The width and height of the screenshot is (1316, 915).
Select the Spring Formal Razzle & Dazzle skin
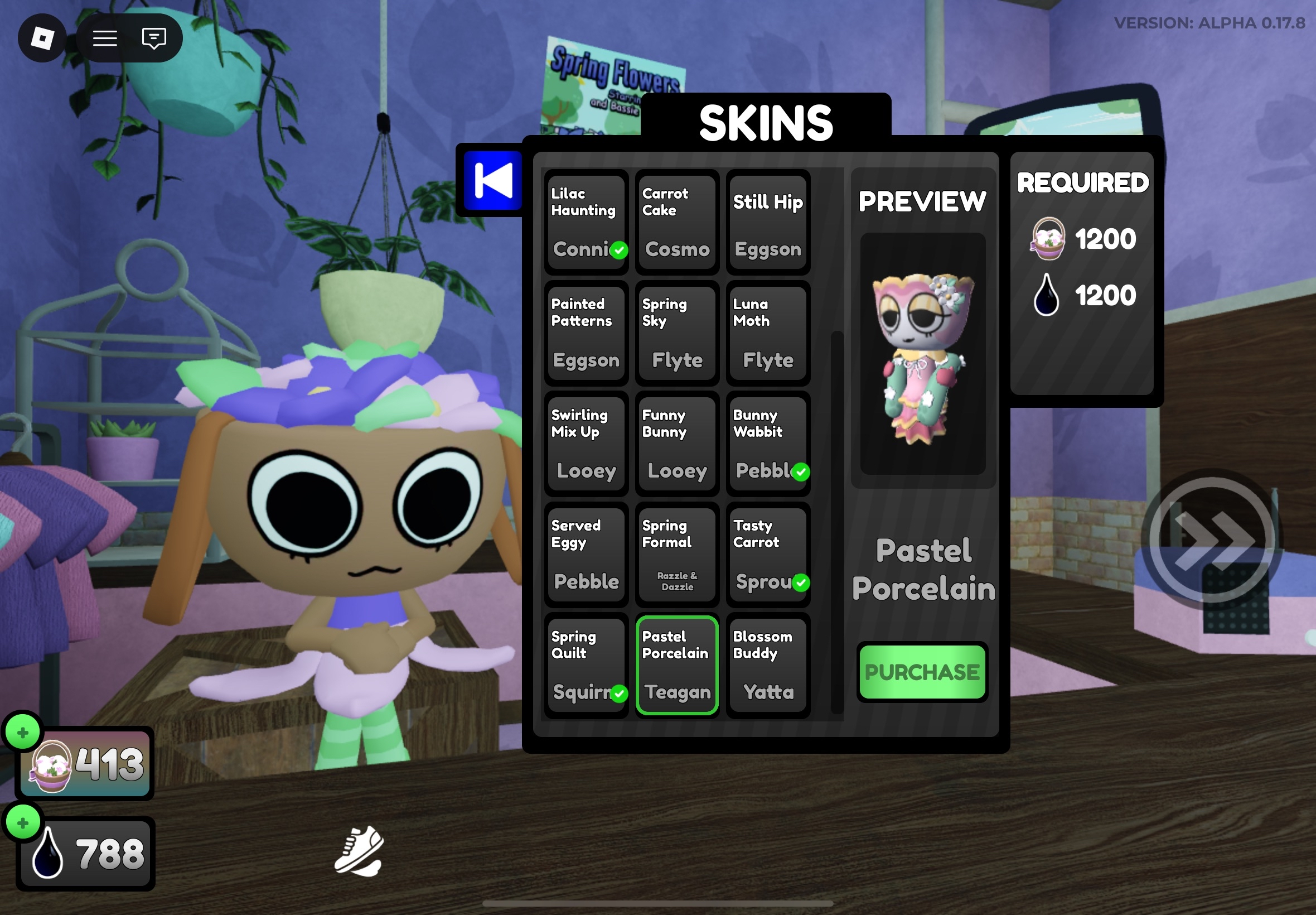click(x=676, y=555)
